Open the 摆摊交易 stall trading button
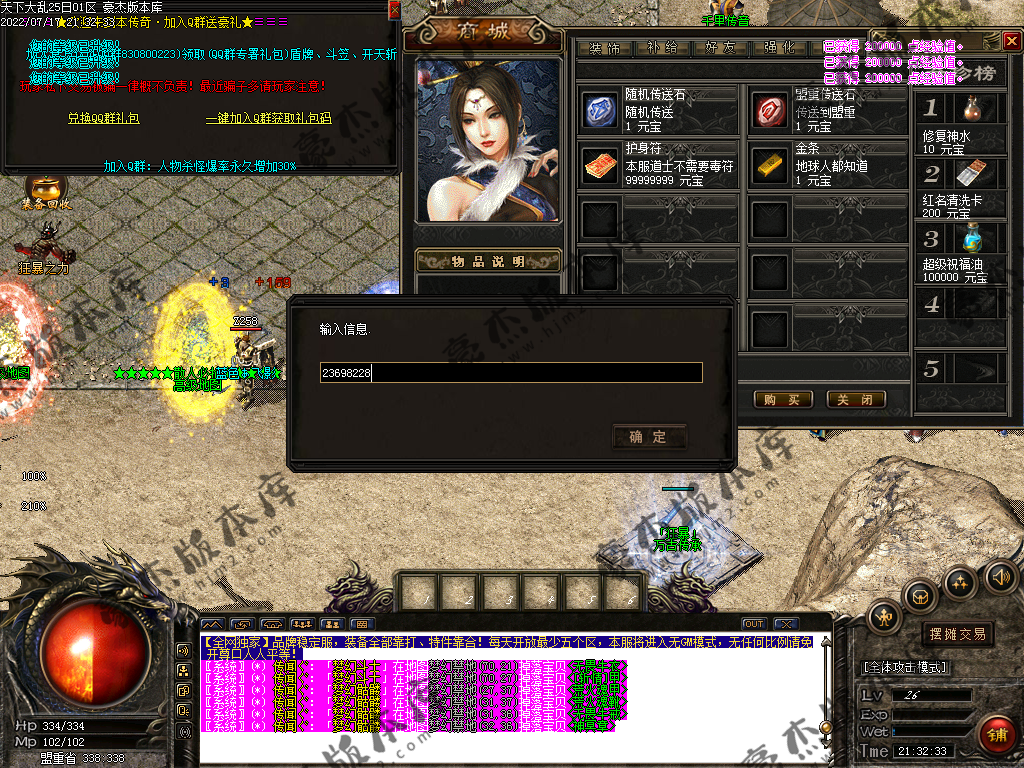Image resolution: width=1024 pixels, height=768 pixels. [957, 634]
